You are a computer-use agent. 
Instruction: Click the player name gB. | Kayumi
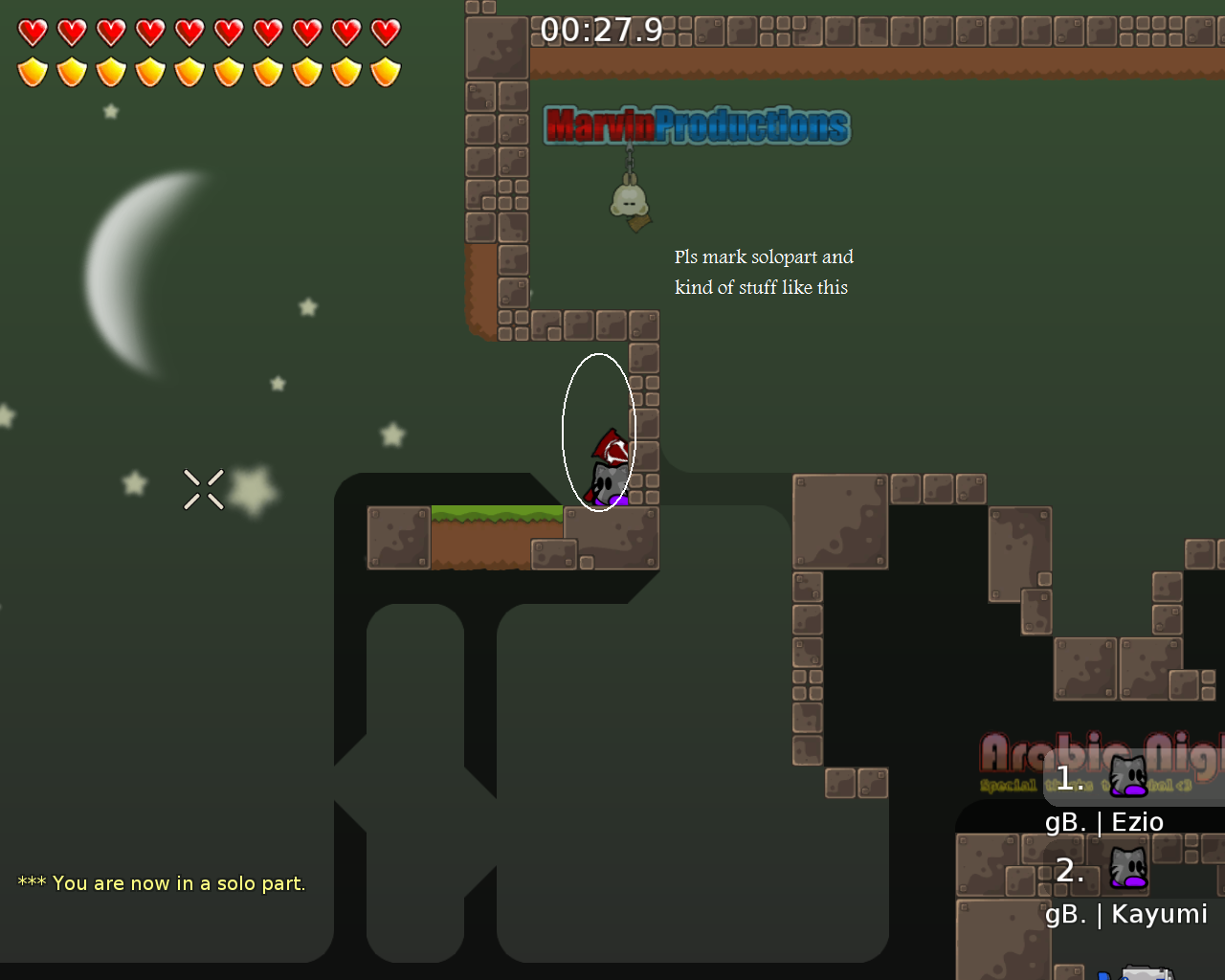1125,914
